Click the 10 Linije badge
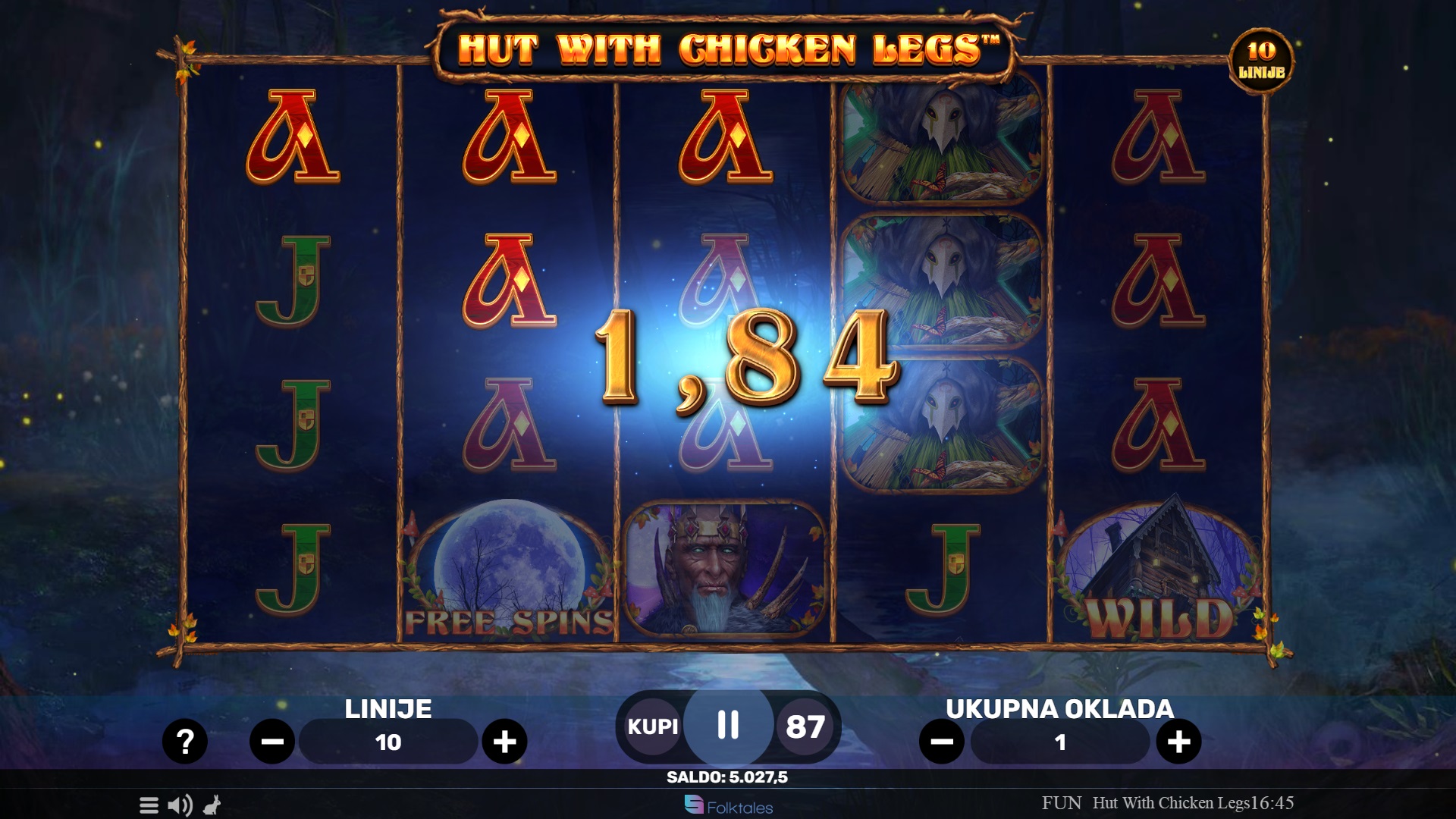This screenshot has width=1456, height=819. pos(1261,61)
